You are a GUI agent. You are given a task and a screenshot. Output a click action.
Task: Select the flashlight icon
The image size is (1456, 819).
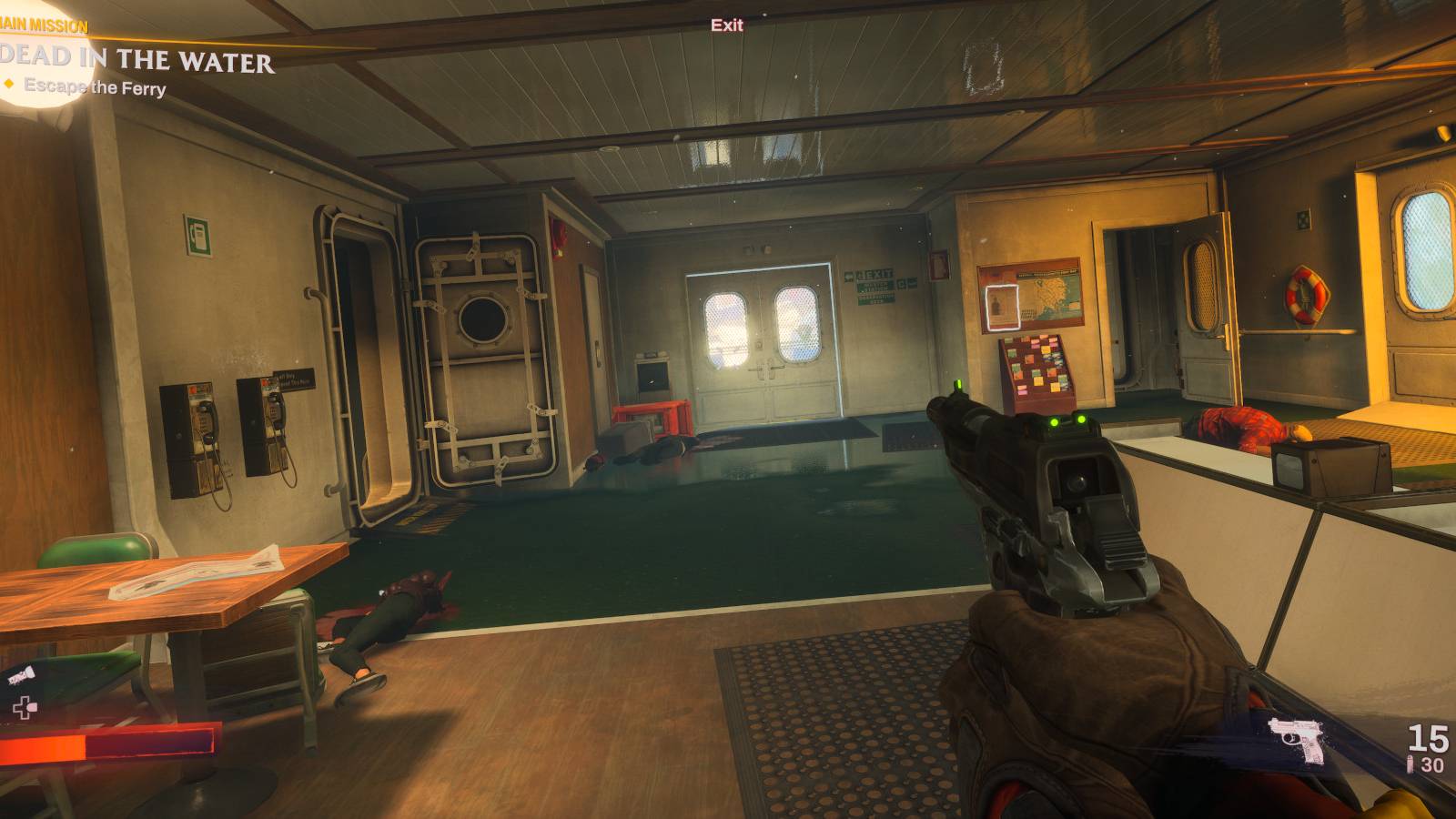click(20, 673)
